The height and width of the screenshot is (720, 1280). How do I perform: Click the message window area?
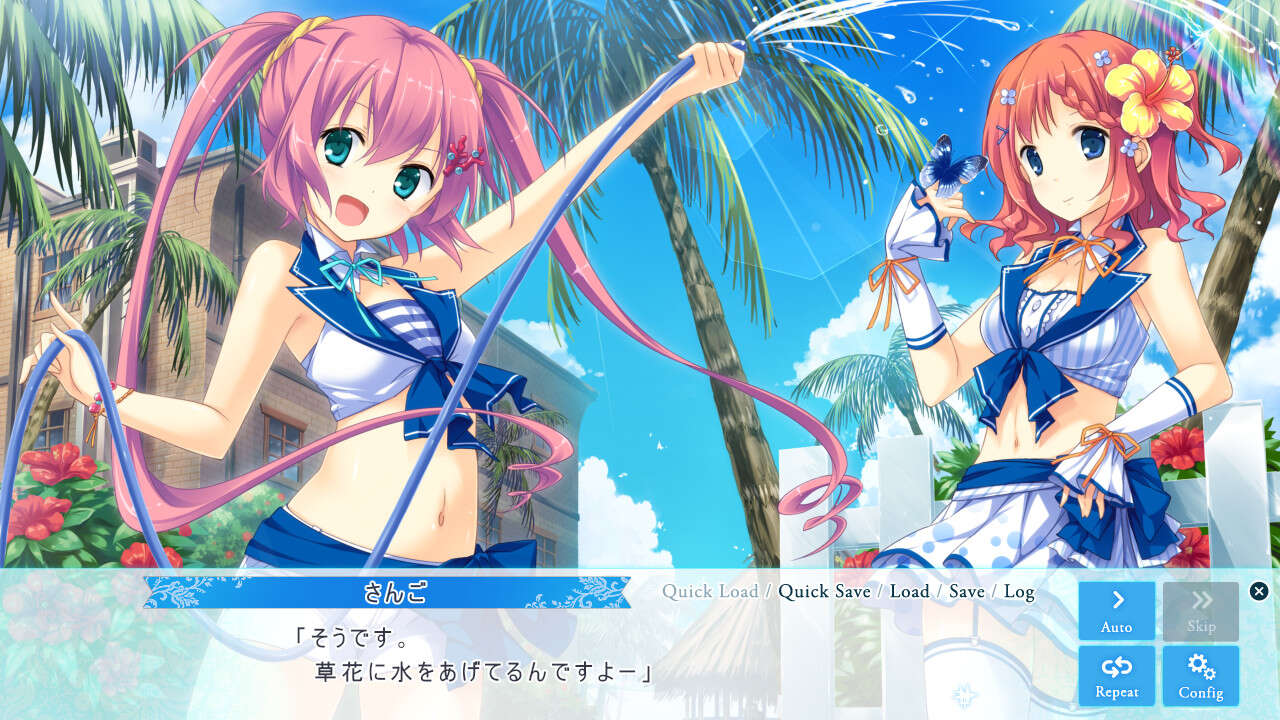pyautogui.click(x=500, y=650)
